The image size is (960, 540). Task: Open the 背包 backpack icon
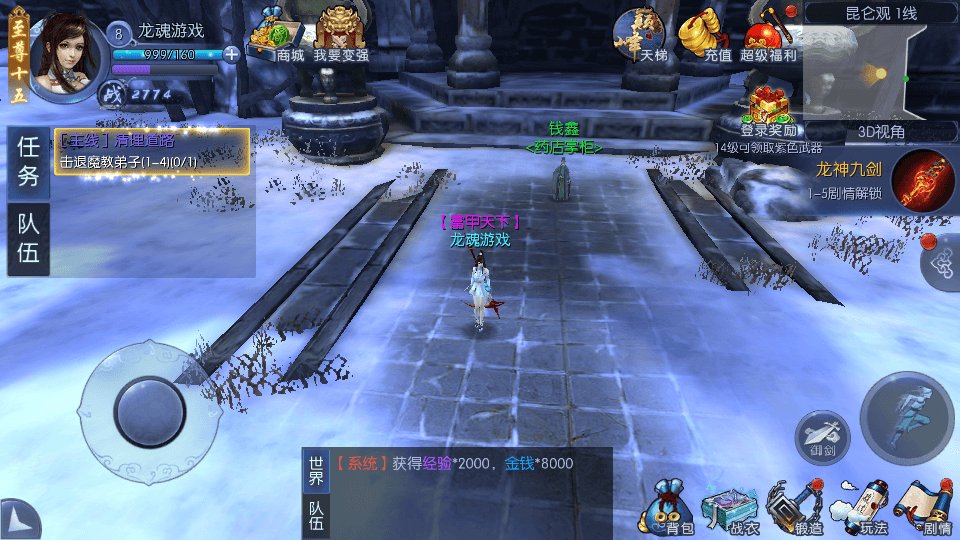coord(668,506)
